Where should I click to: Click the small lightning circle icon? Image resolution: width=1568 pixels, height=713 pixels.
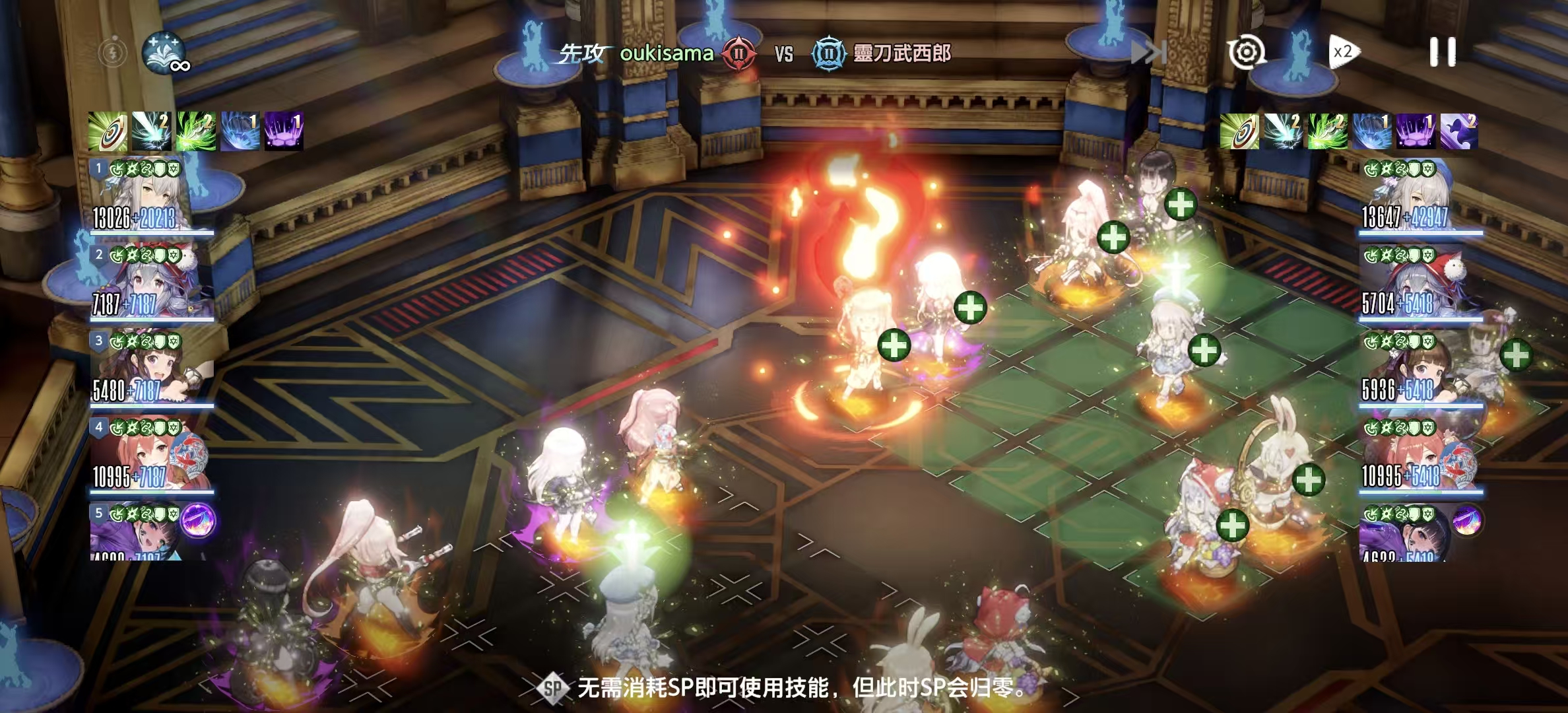(113, 52)
